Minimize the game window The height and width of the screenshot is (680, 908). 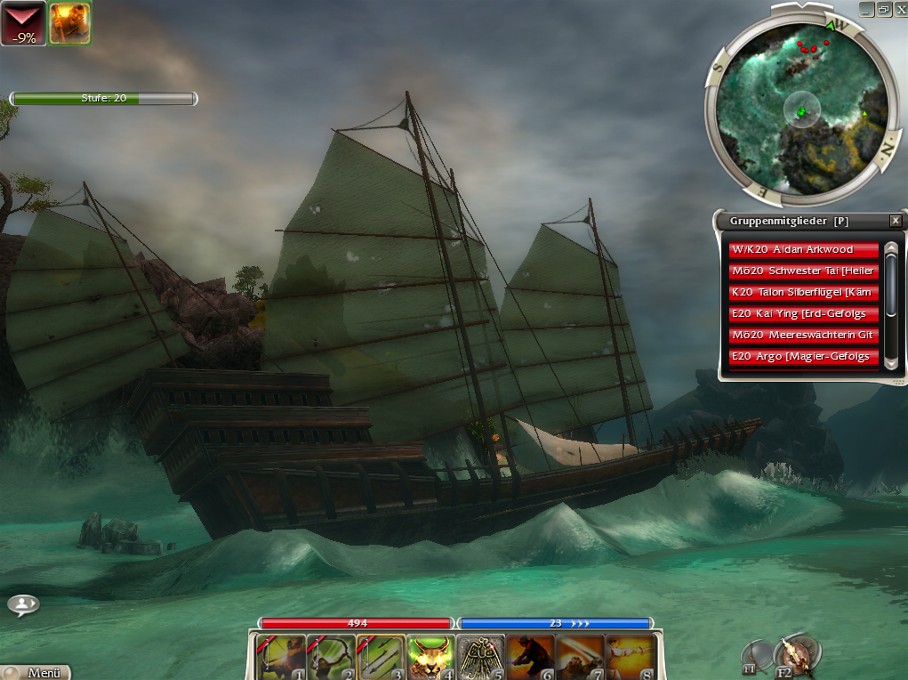[866, 9]
